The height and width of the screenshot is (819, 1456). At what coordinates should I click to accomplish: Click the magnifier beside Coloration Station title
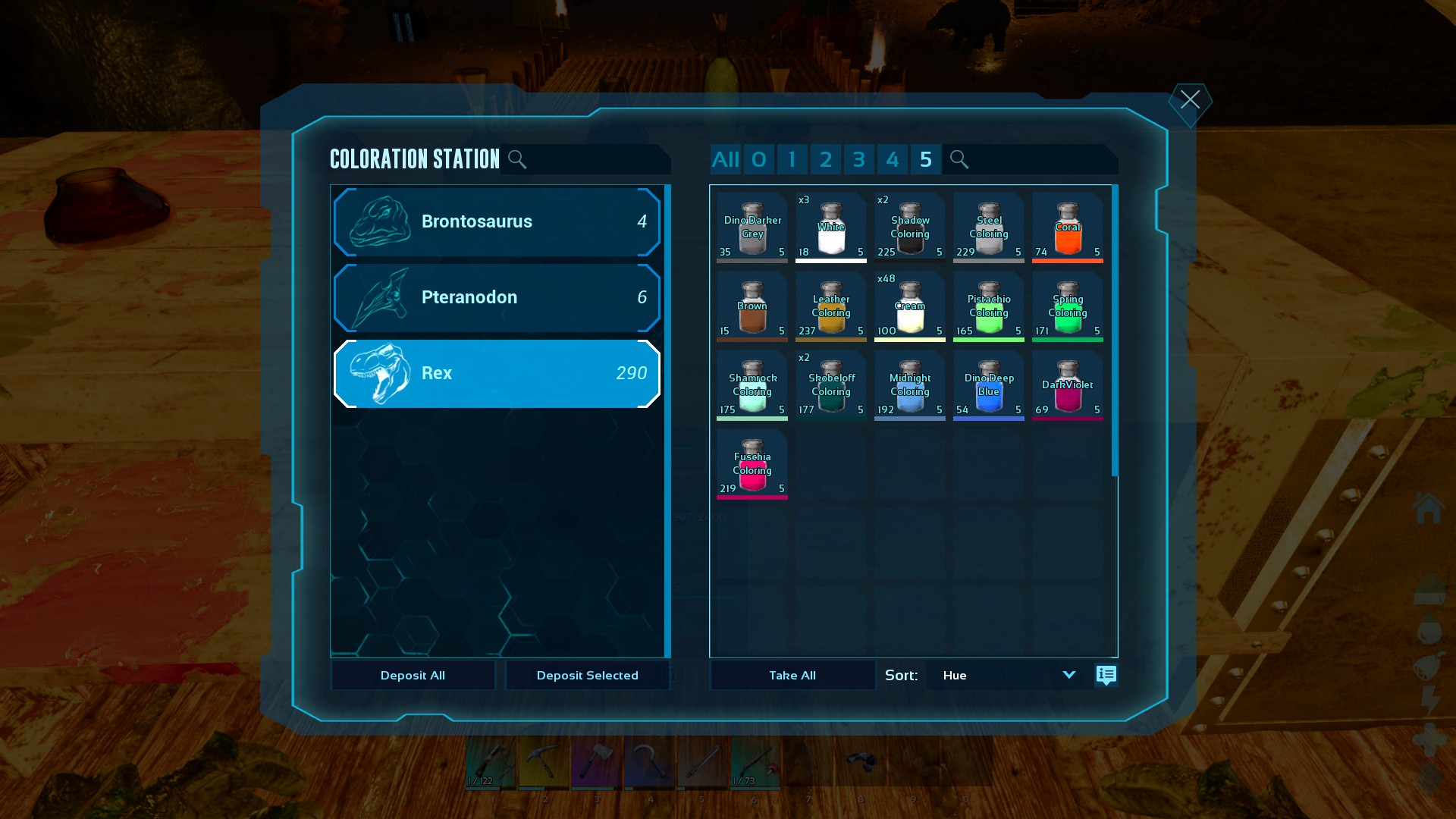[x=518, y=159]
